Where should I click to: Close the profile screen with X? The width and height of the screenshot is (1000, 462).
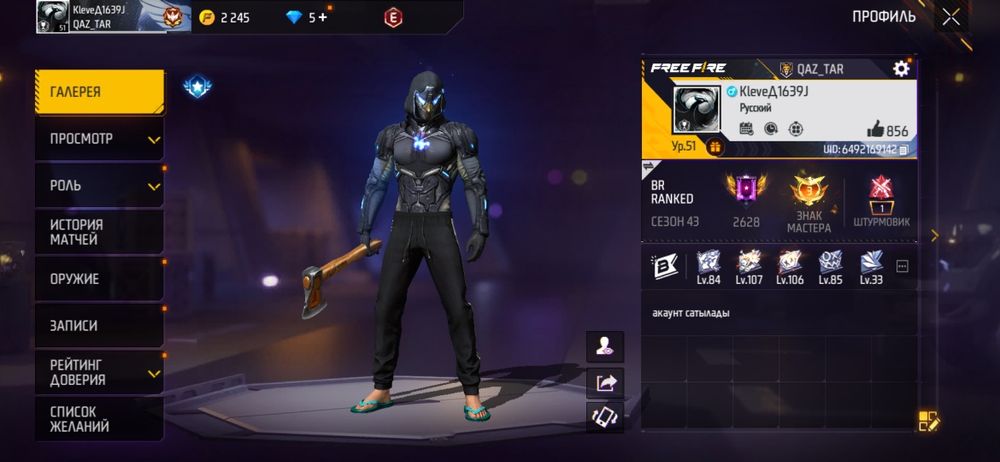950,17
